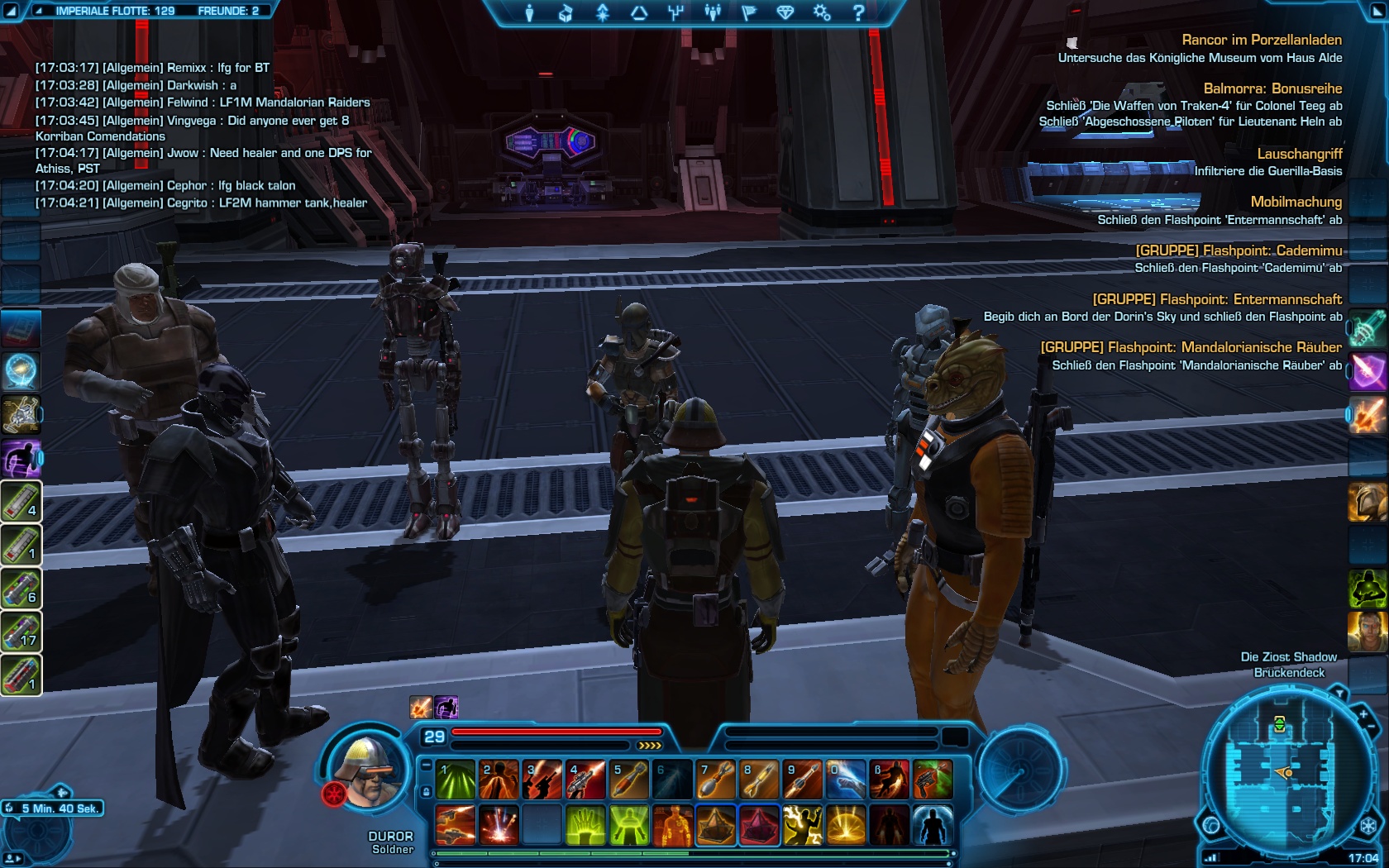
Task: Open the help question mark menu
Action: click(858, 12)
